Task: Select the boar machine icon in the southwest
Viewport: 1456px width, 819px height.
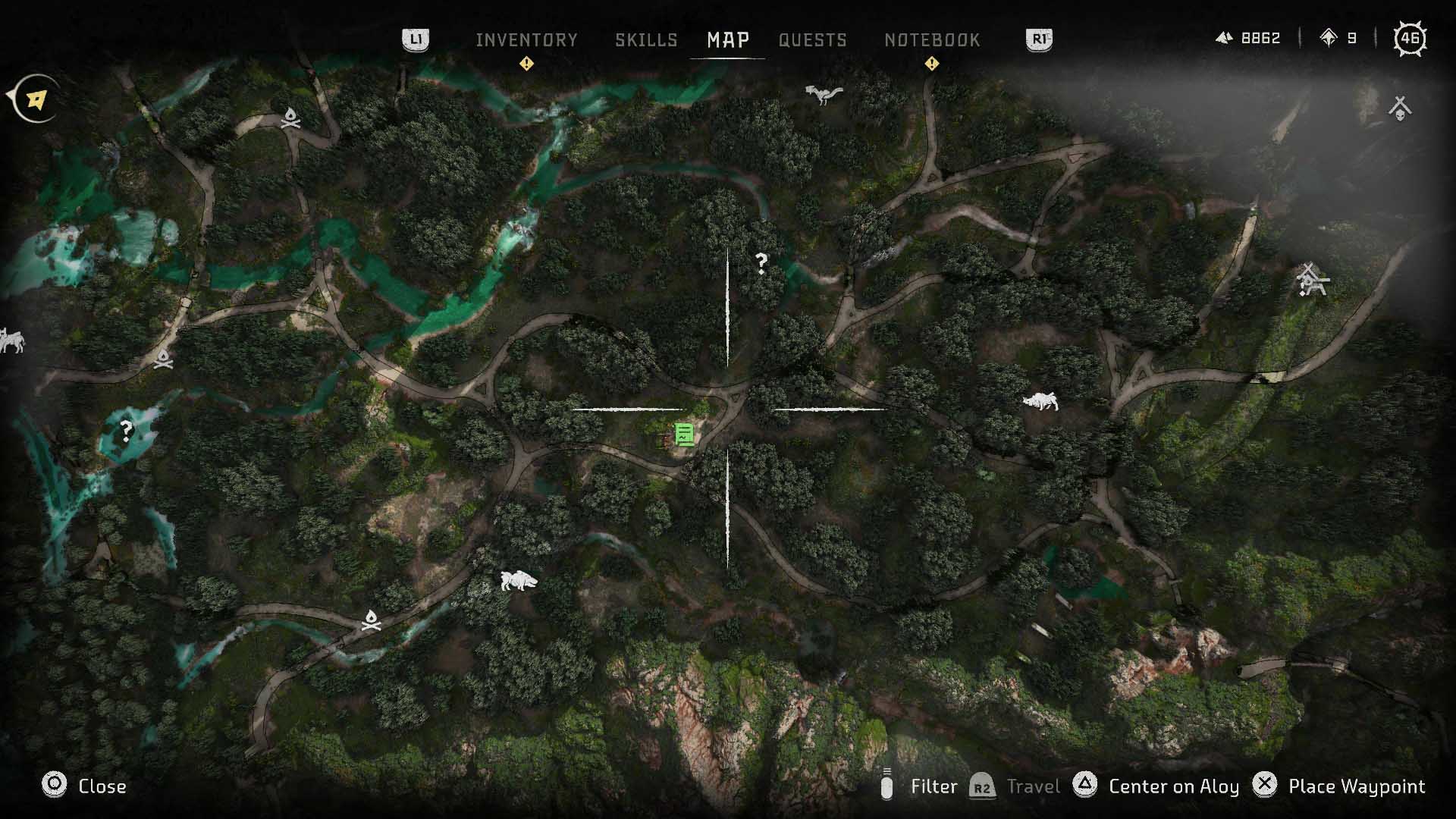Action: (x=518, y=581)
